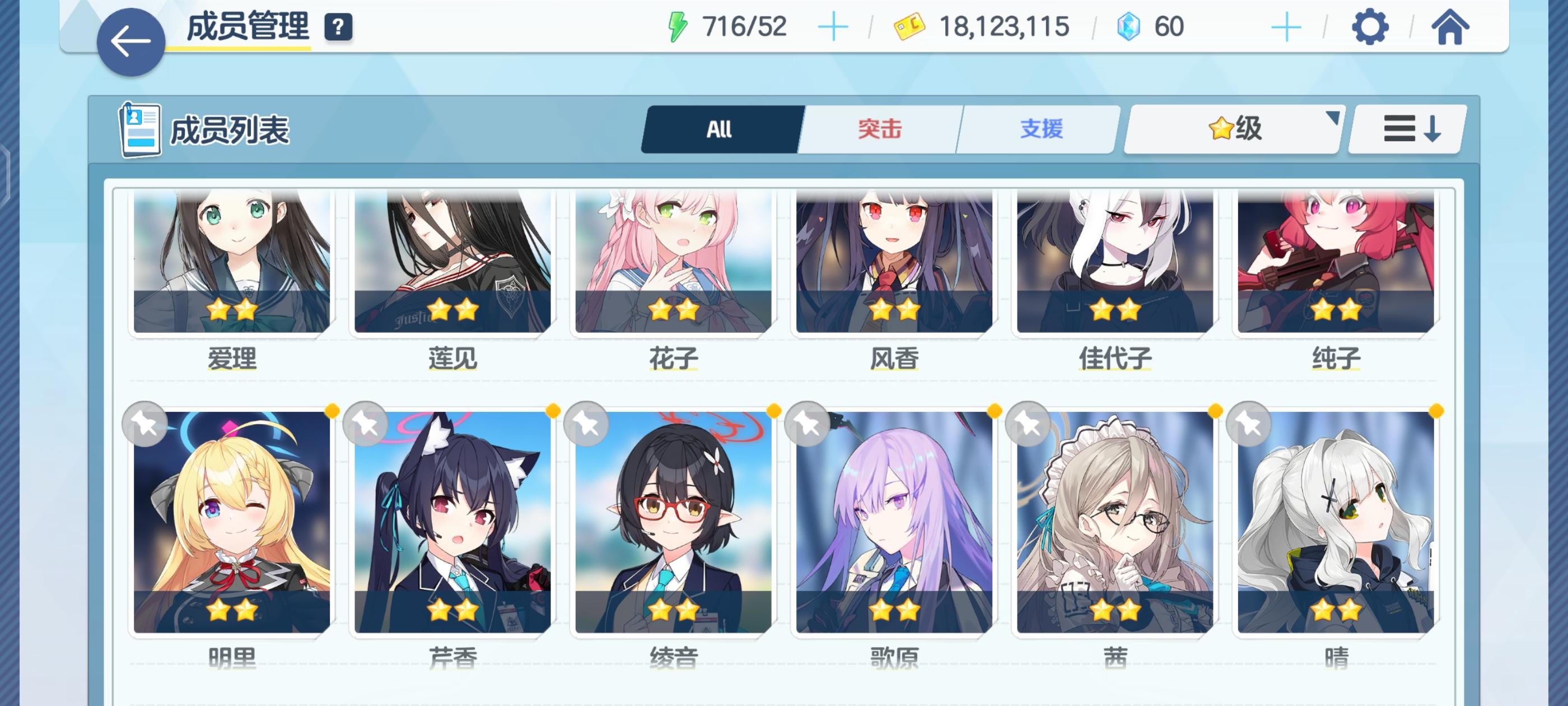Open the star rating selector
The height and width of the screenshot is (706, 1568).
[1231, 129]
